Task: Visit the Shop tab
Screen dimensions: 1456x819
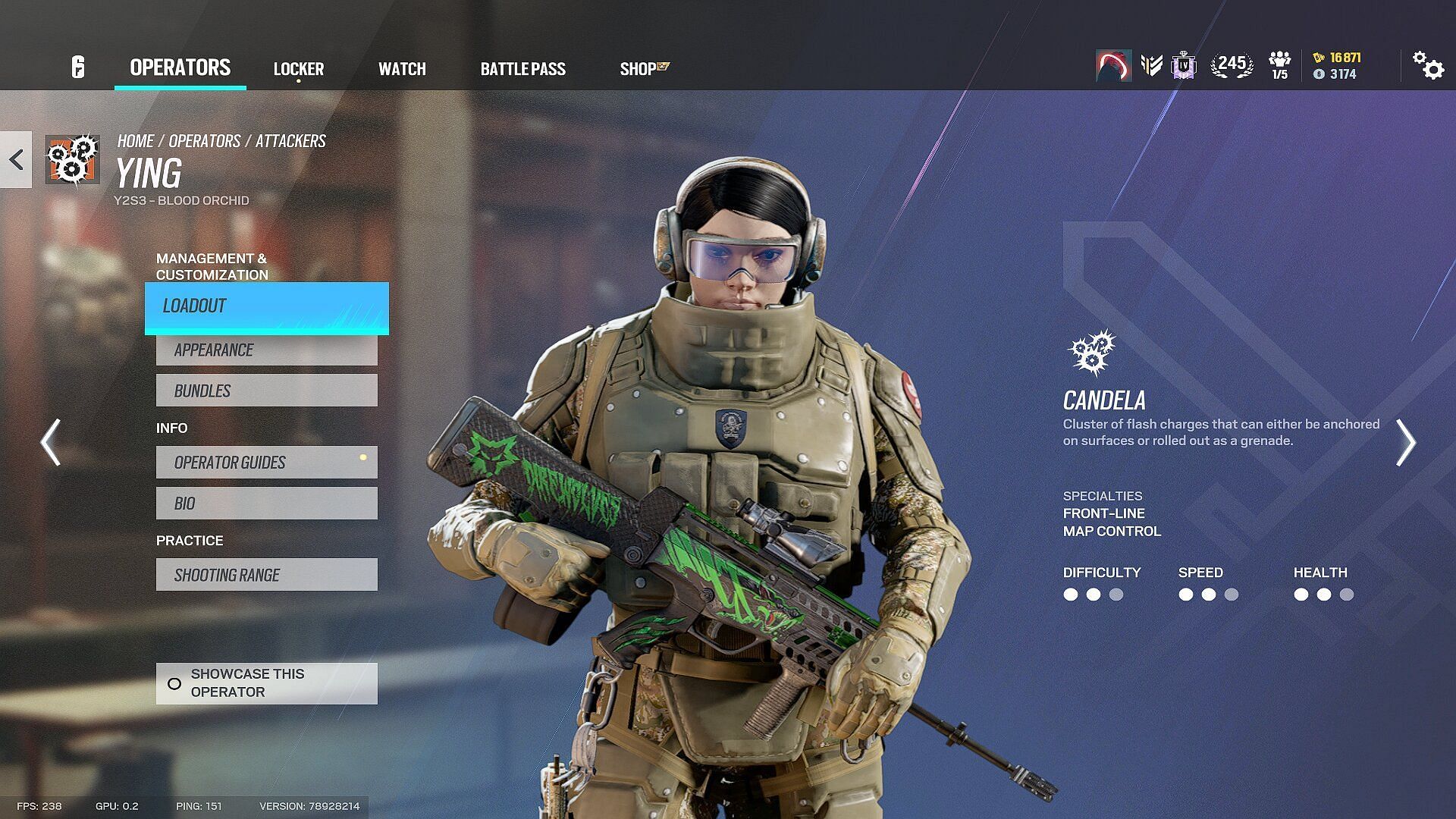Action: [x=643, y=69]
